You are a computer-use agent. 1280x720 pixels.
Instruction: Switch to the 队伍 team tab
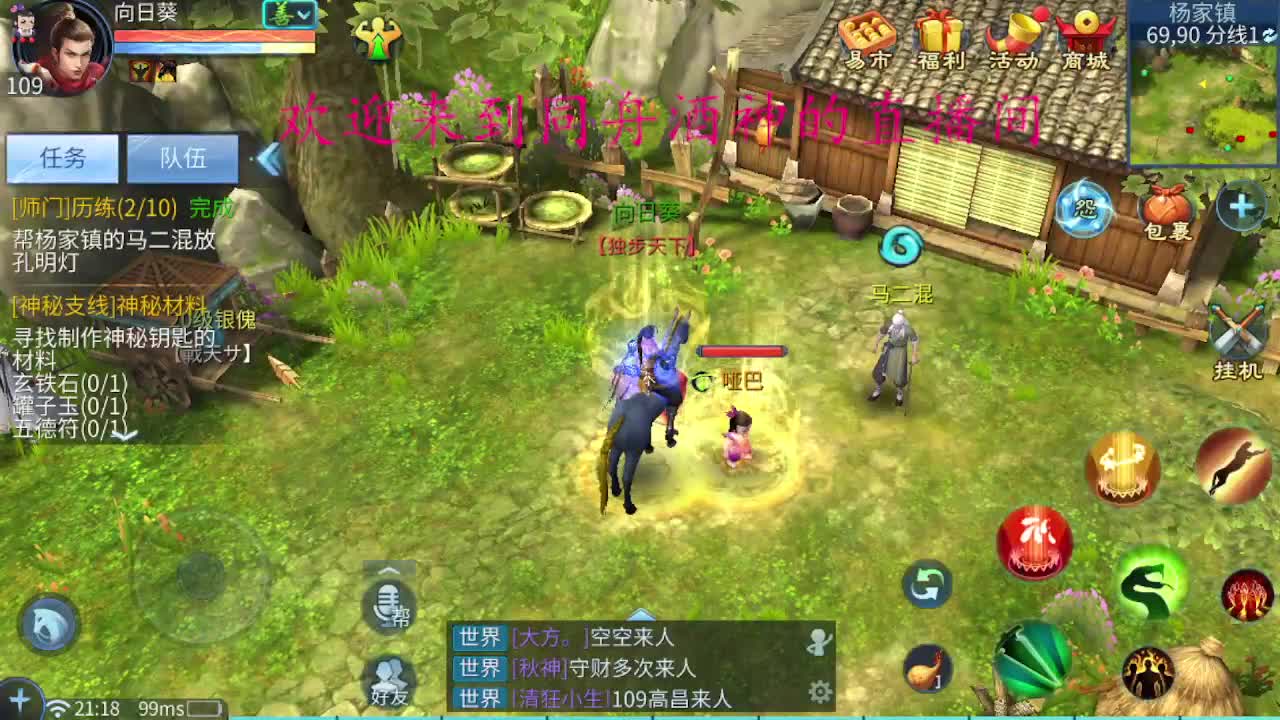183,158
